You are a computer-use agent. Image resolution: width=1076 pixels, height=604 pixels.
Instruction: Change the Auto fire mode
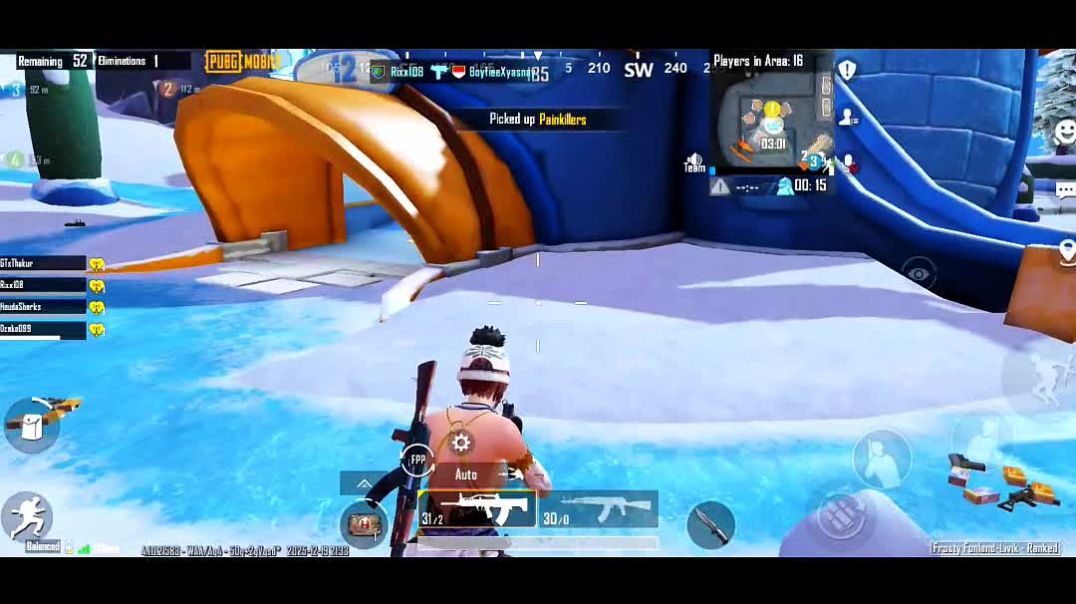click(466, 474)
